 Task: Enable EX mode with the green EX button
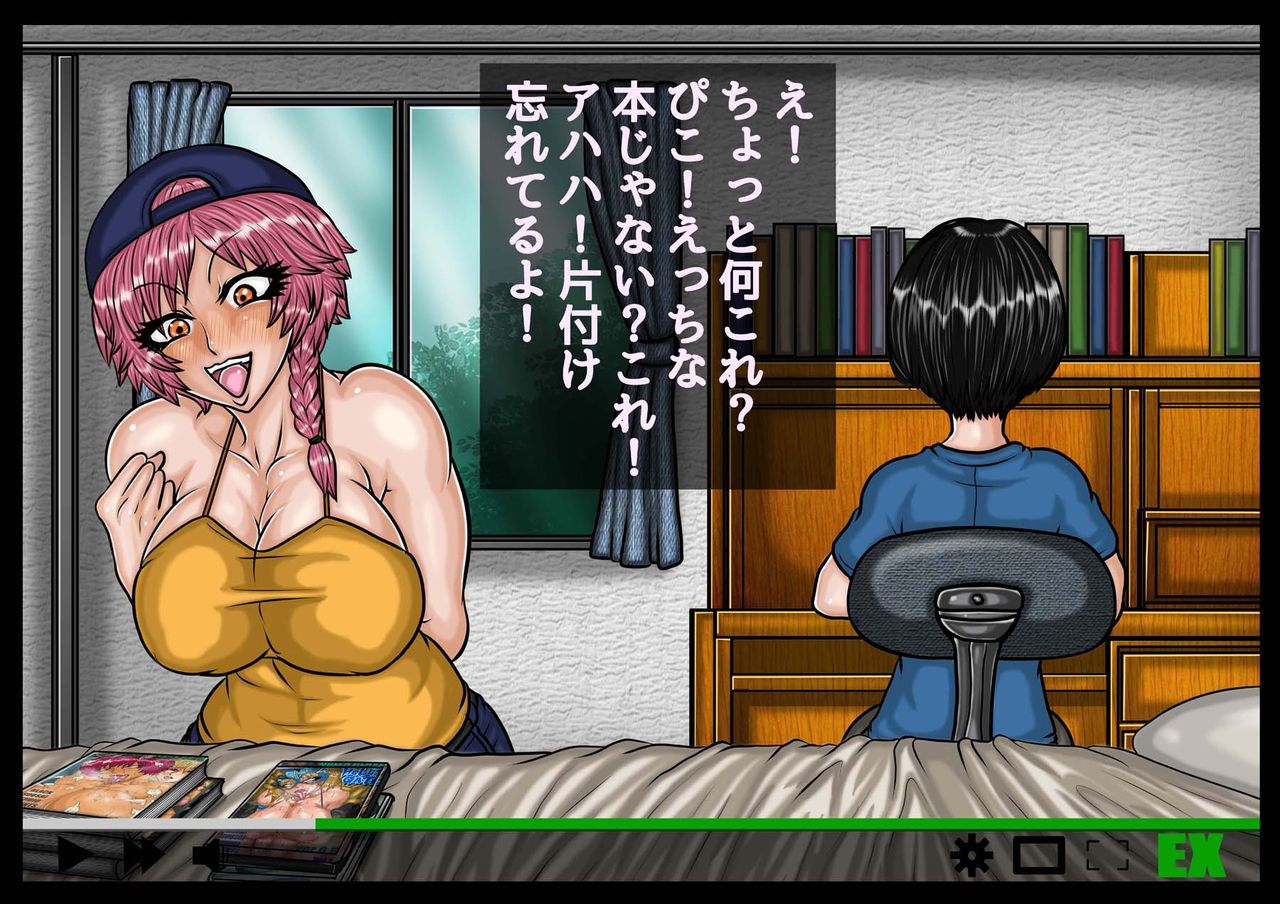tap(1190, 854)
